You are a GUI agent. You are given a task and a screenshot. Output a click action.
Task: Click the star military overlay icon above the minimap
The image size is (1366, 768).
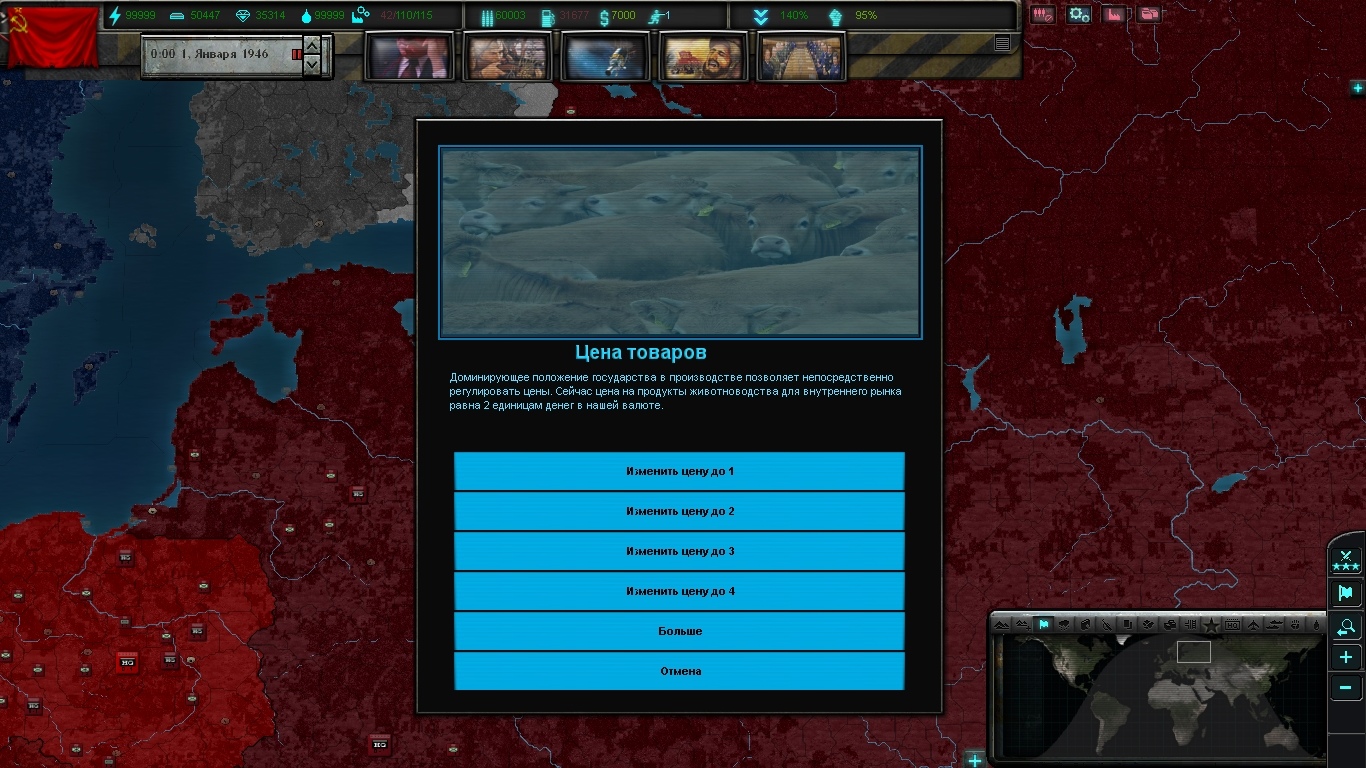(1210, 626)
